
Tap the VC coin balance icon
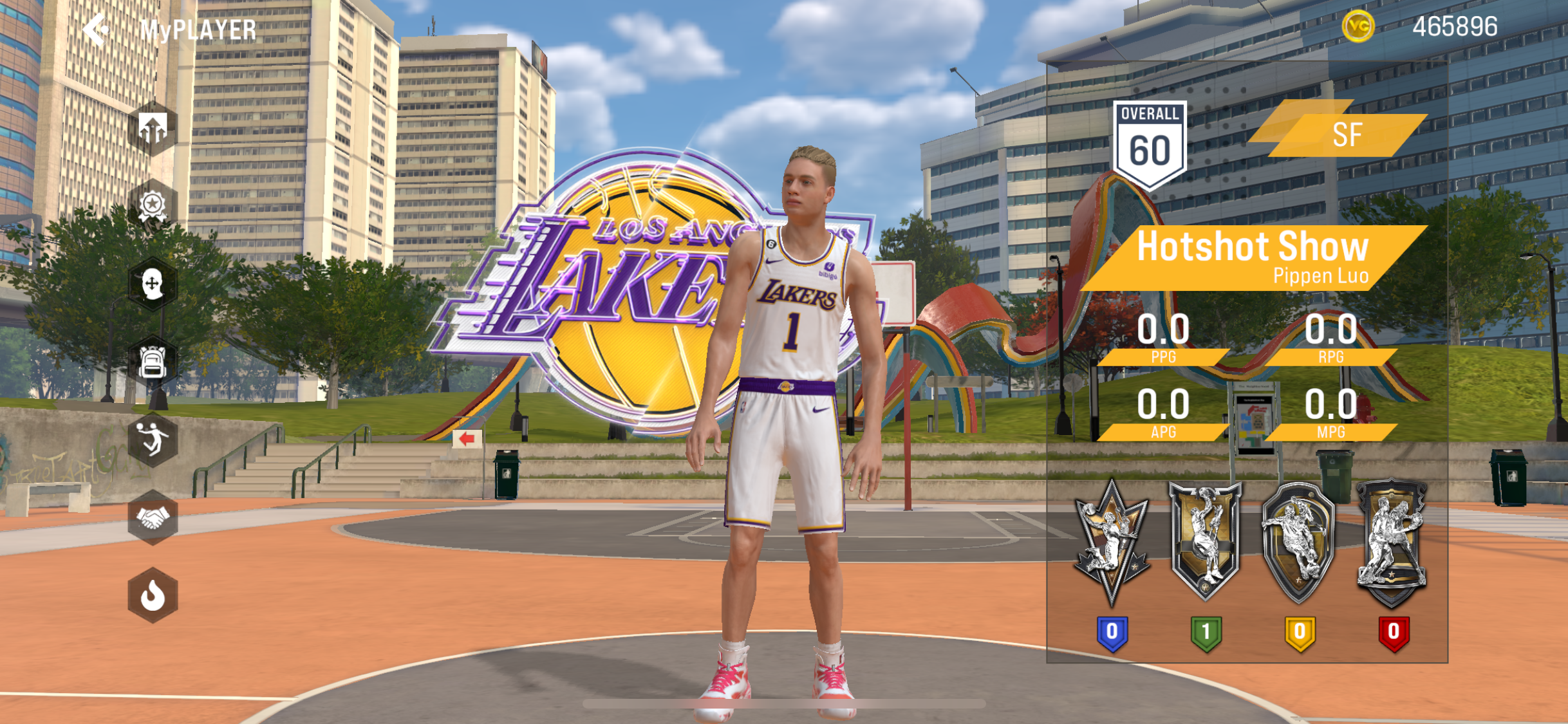[x=1358, y=27]
